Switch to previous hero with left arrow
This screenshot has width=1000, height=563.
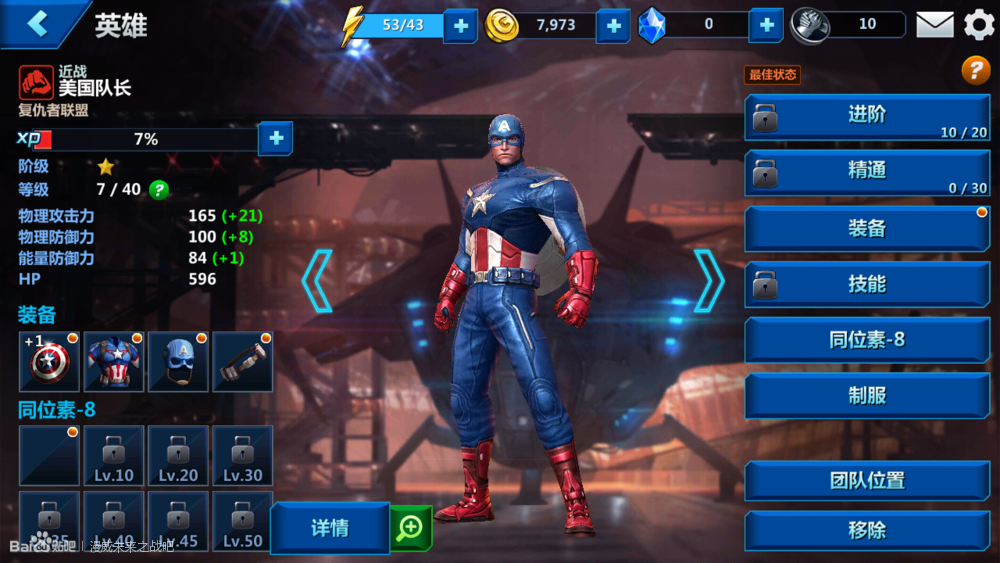point(317,281)
